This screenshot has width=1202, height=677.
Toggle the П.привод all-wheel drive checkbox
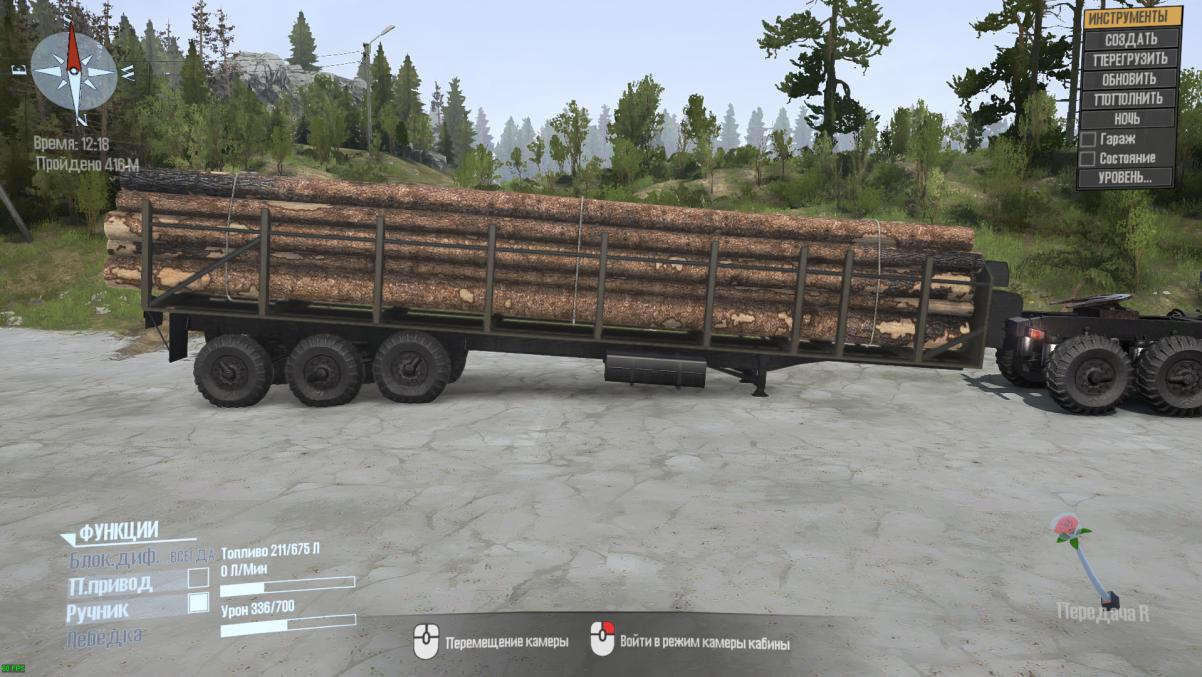[198, 578]
